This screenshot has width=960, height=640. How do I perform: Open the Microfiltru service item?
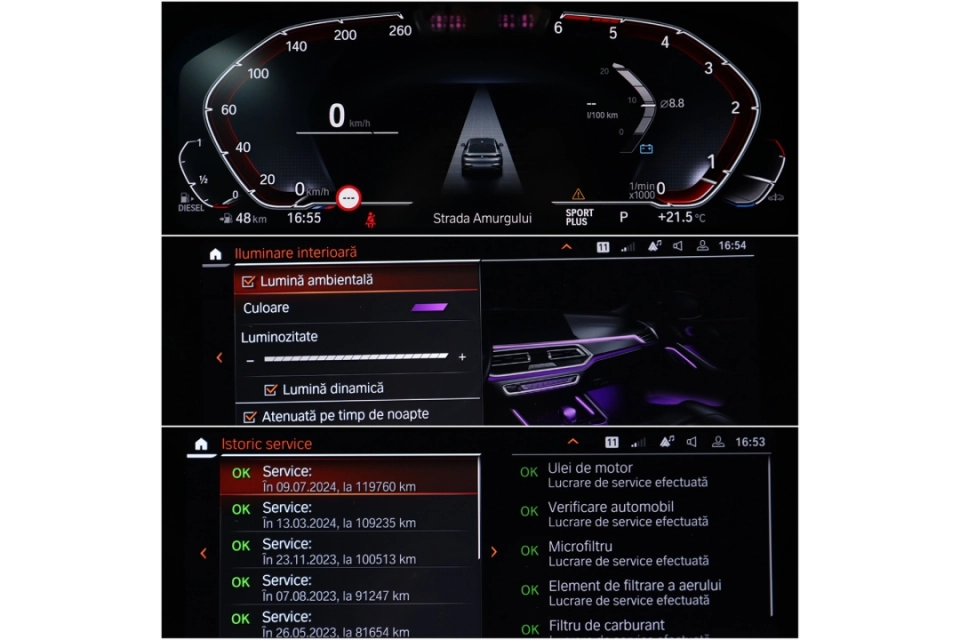point(628,553)
